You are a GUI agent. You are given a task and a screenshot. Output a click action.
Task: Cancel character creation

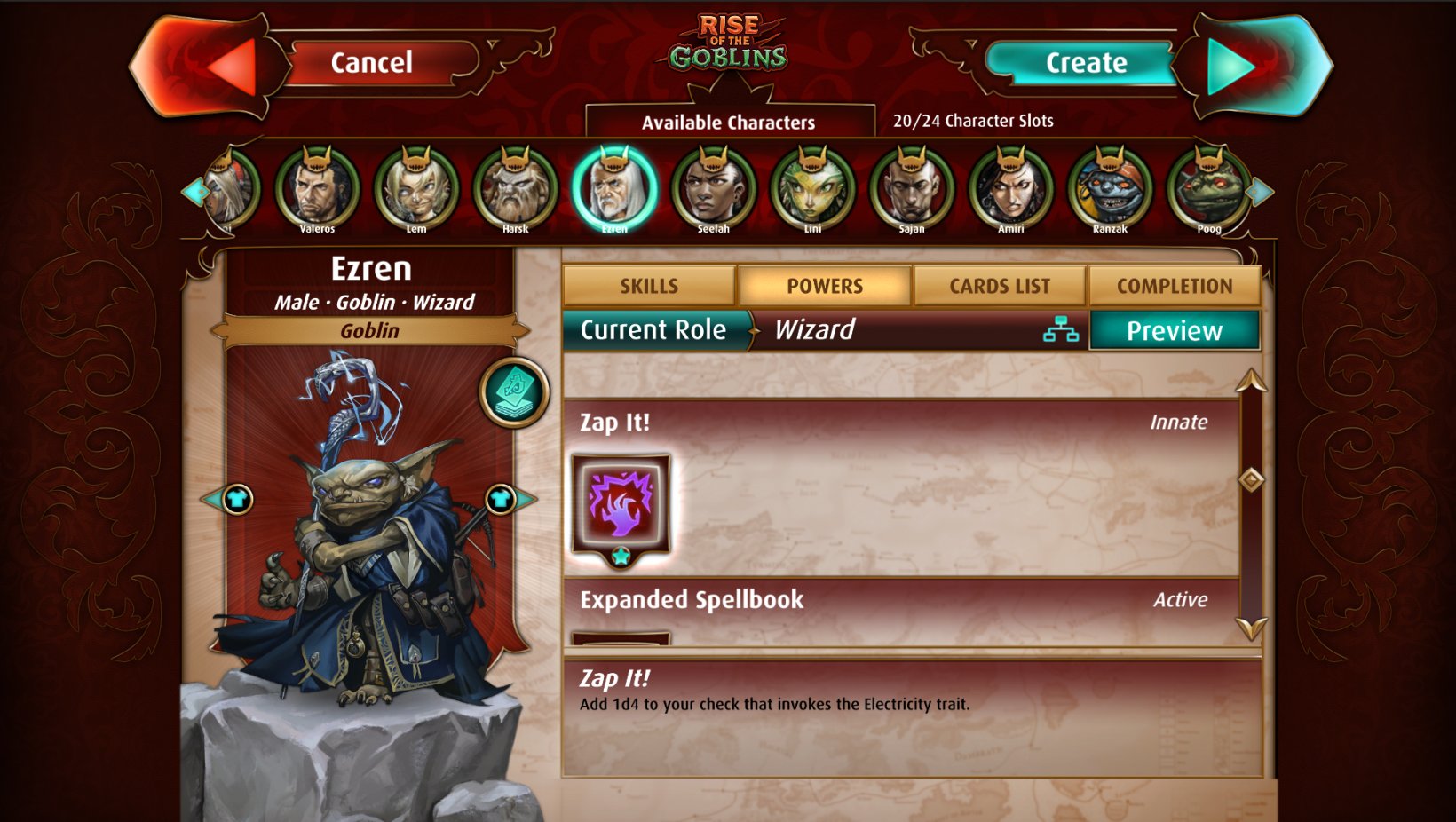click(x=373, y=63)
